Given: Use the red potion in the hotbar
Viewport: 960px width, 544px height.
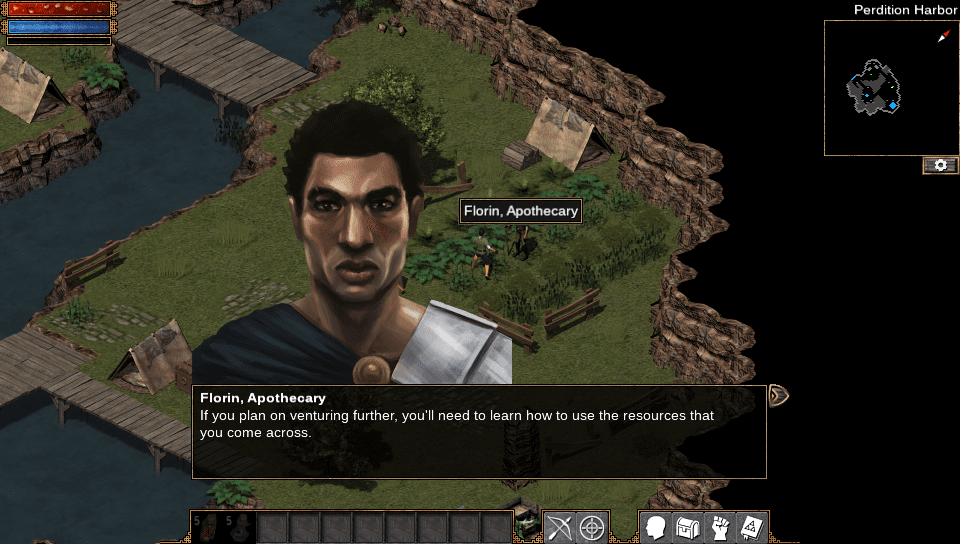Looking at the screenshot, I should pyautogui.click(x=208, y=527).
